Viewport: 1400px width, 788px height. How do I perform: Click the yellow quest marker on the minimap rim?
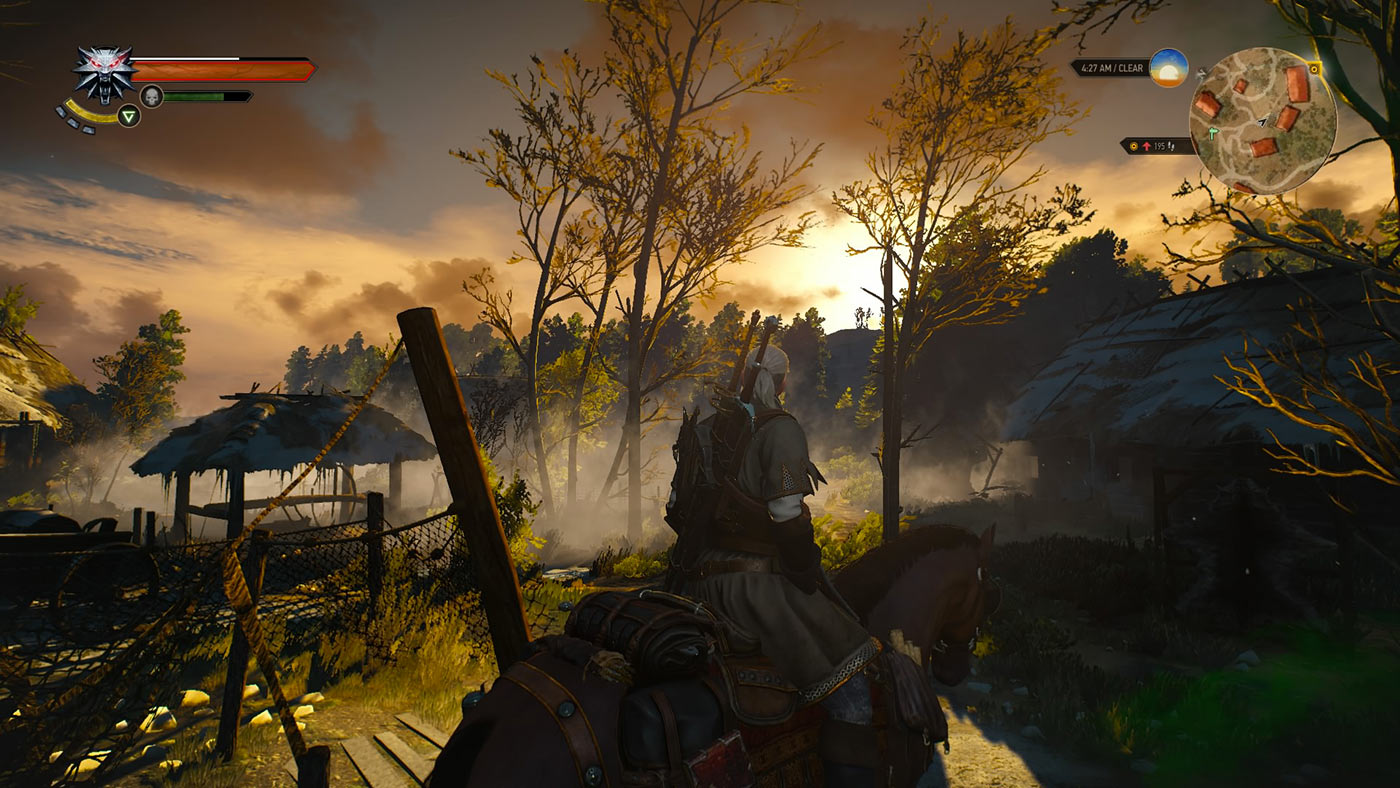[x=1314, y=68]
